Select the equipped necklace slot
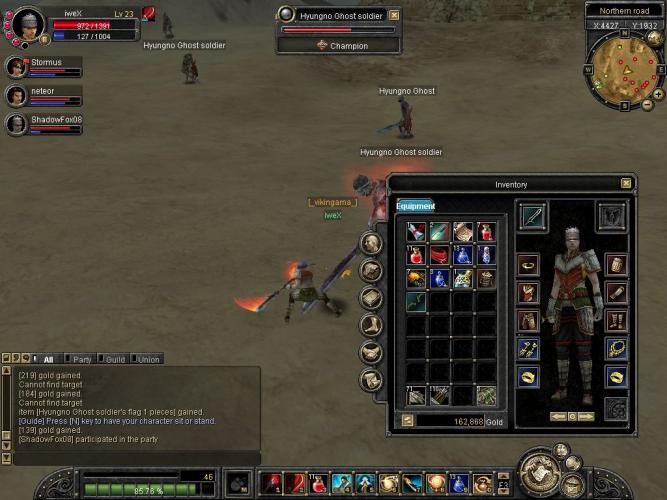The width and height of the screenshot is (667, 500). [617, 348]
